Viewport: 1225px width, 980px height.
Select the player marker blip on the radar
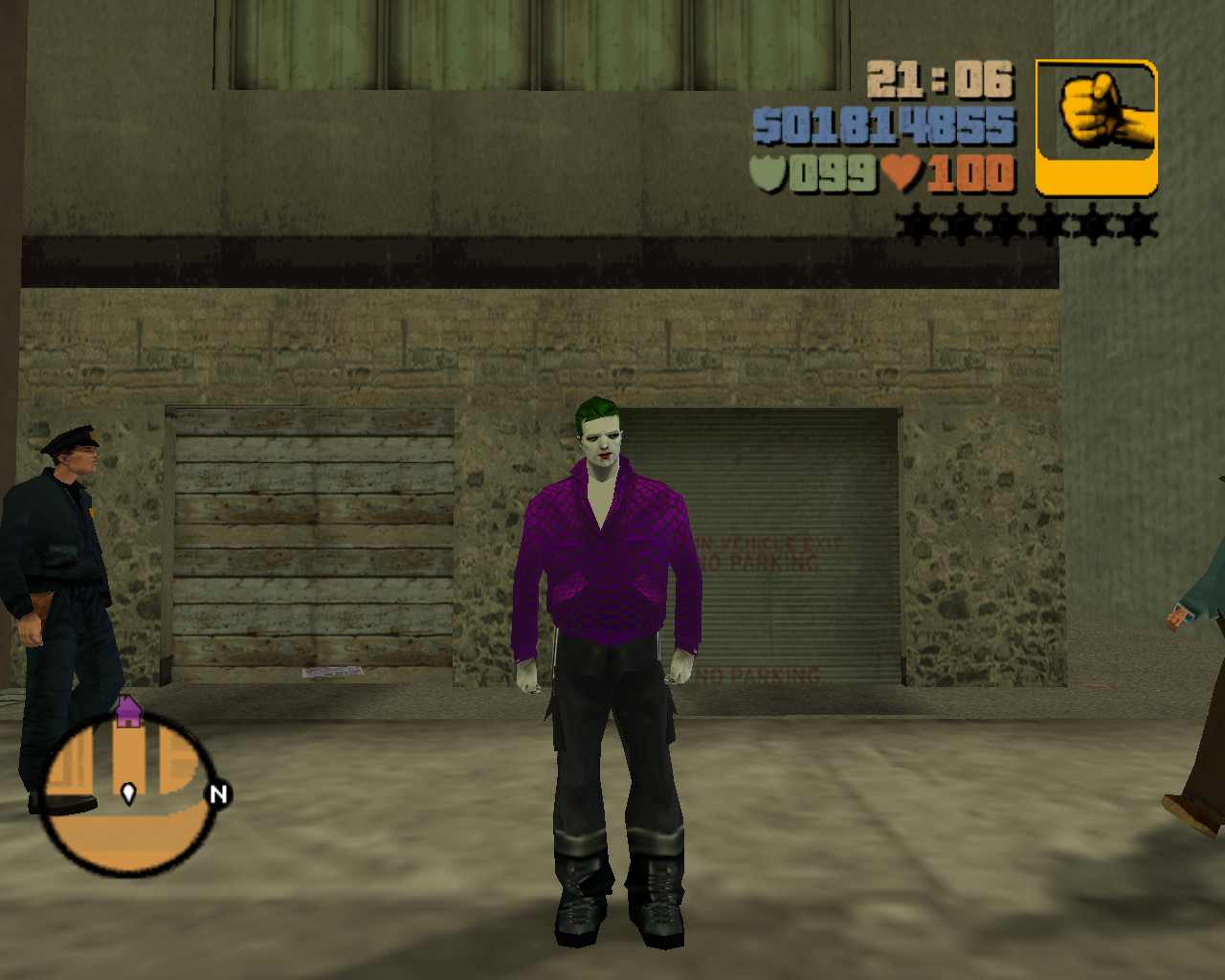tap(128, 793)
